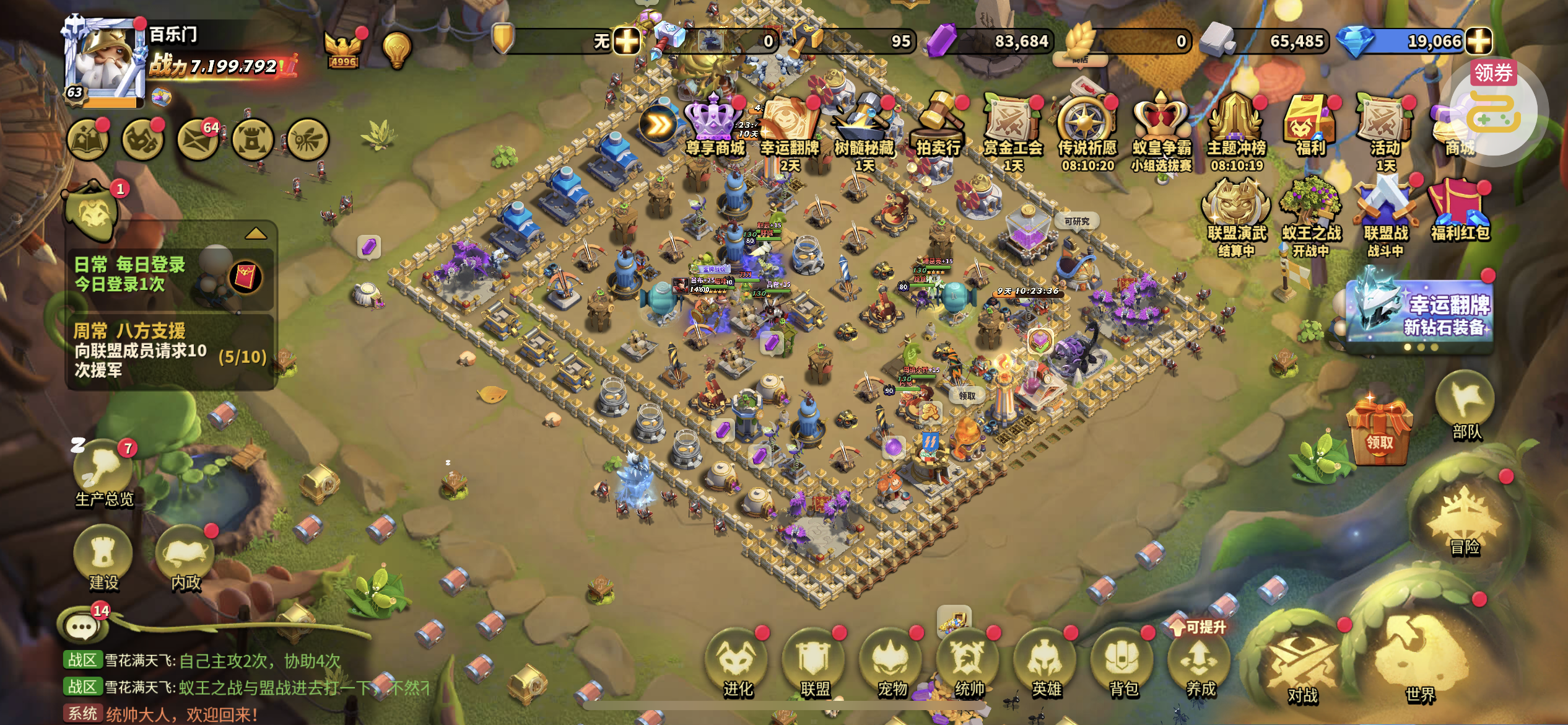
Task: Add diamonds with the plus button
Action: (x=1479, y=42)
